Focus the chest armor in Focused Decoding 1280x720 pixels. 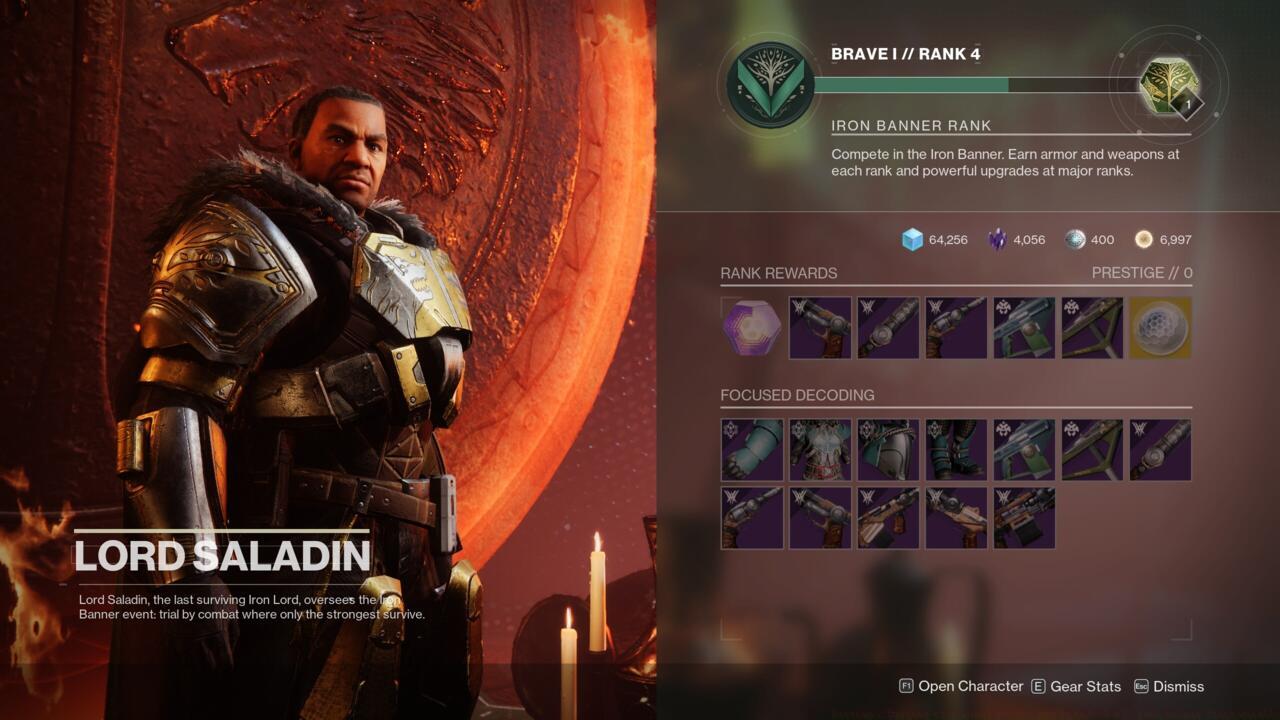point(820,450)
